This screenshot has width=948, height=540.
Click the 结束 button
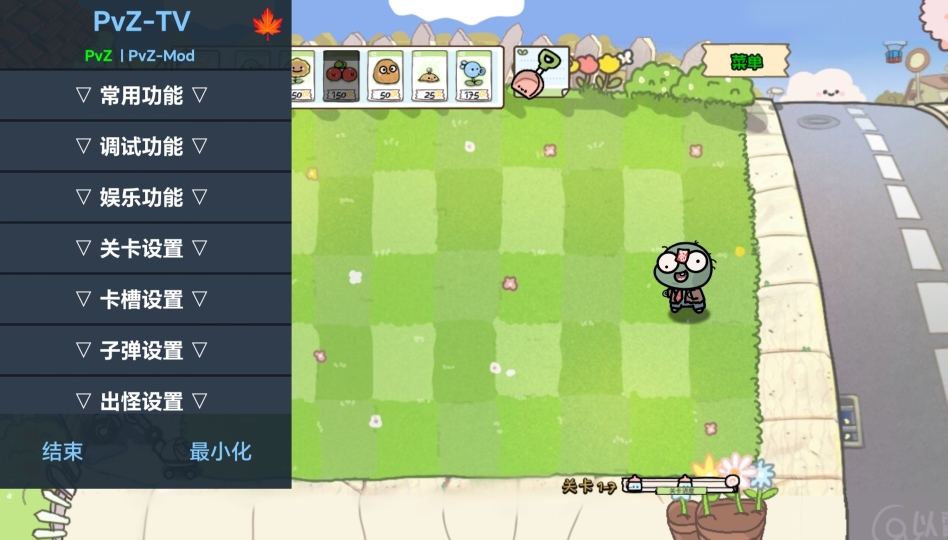click(x=62, y=452)
